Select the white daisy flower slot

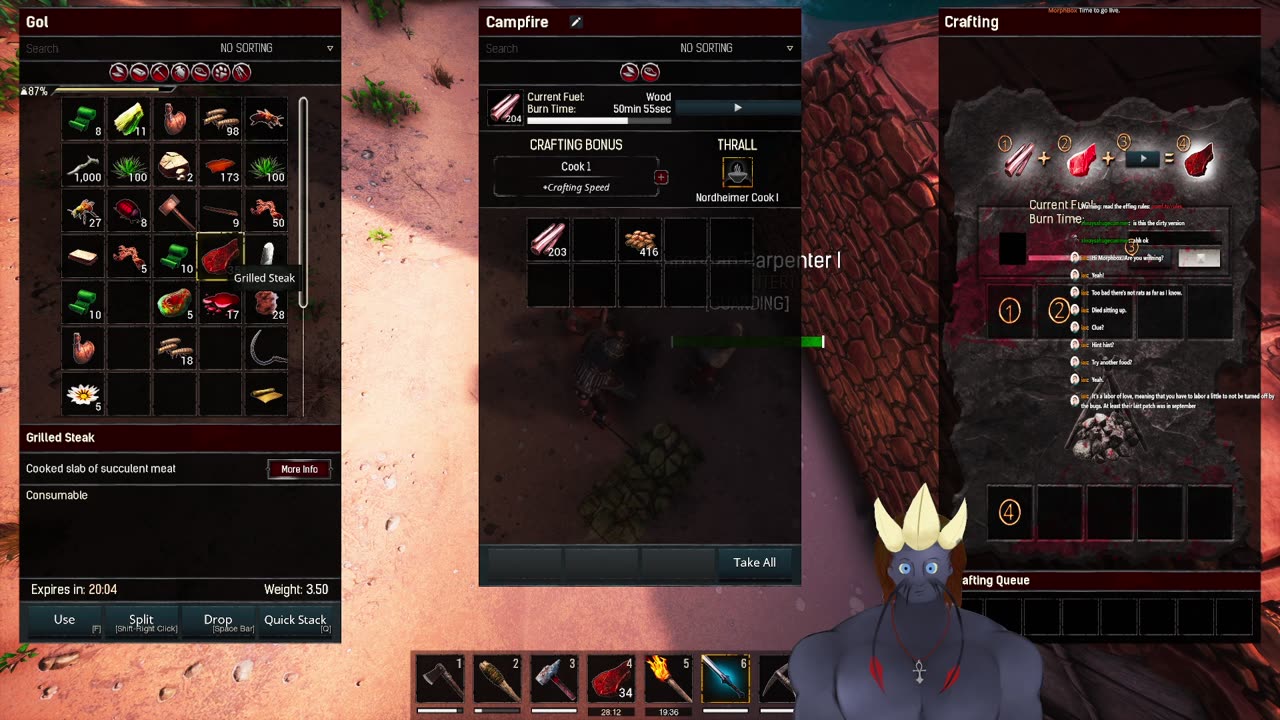(82, 395)
